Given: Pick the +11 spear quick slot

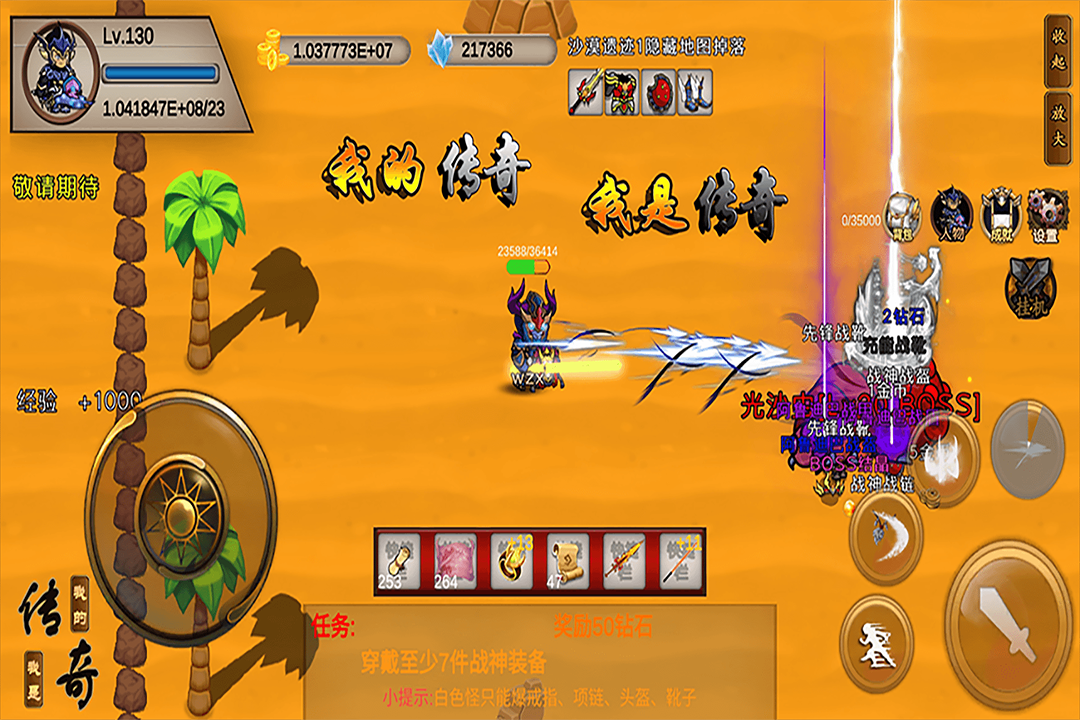Looking at the screenshot, I should click(x=679, y=560).
